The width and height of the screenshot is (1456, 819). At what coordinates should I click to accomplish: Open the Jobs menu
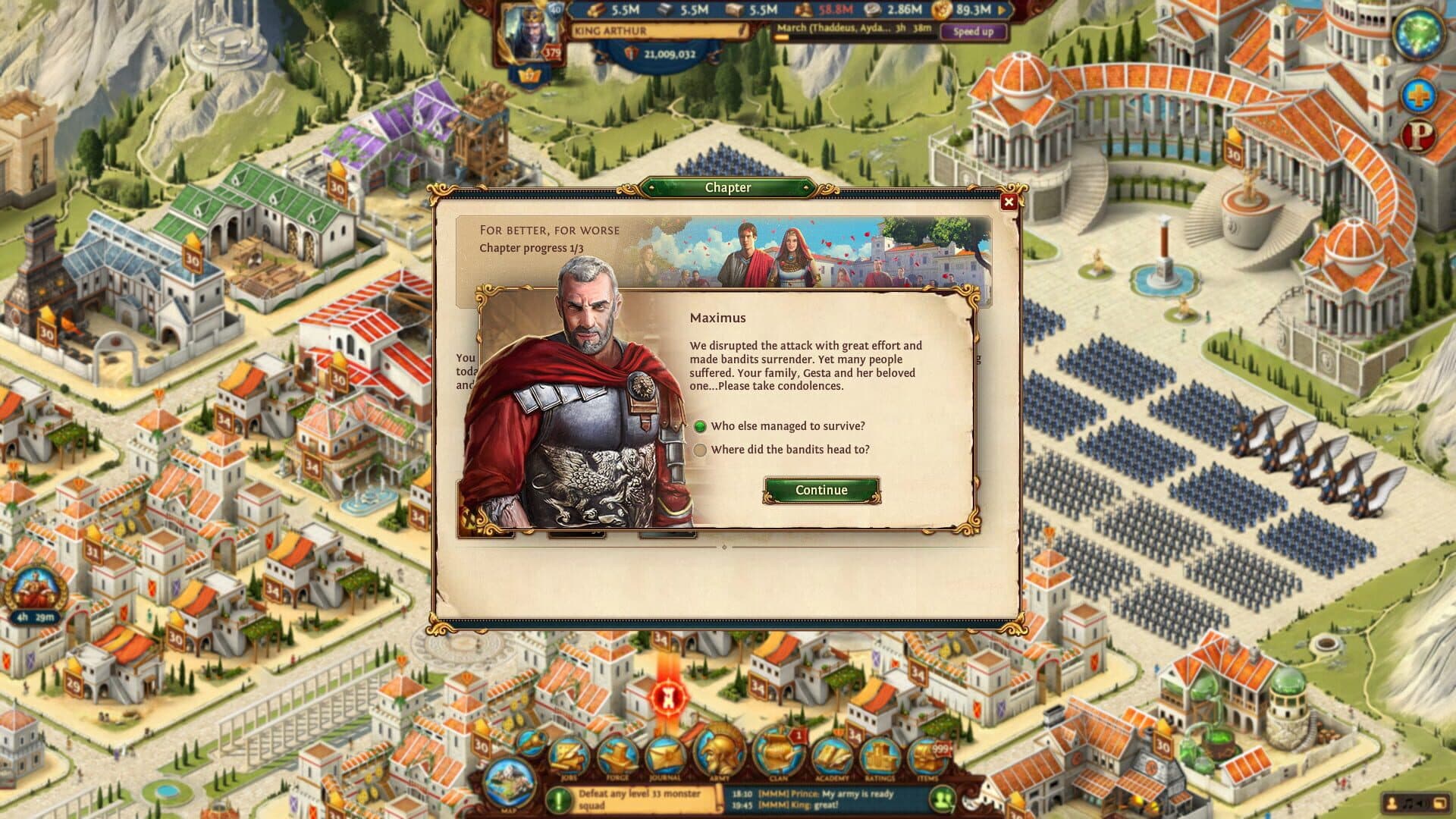569,756
